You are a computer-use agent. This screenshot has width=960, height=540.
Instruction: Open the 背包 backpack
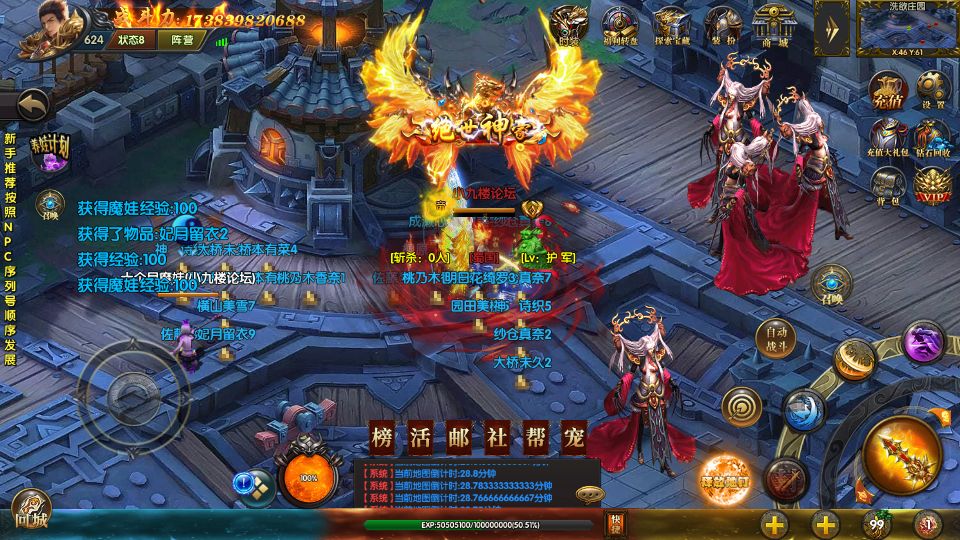tap(887, 184)
